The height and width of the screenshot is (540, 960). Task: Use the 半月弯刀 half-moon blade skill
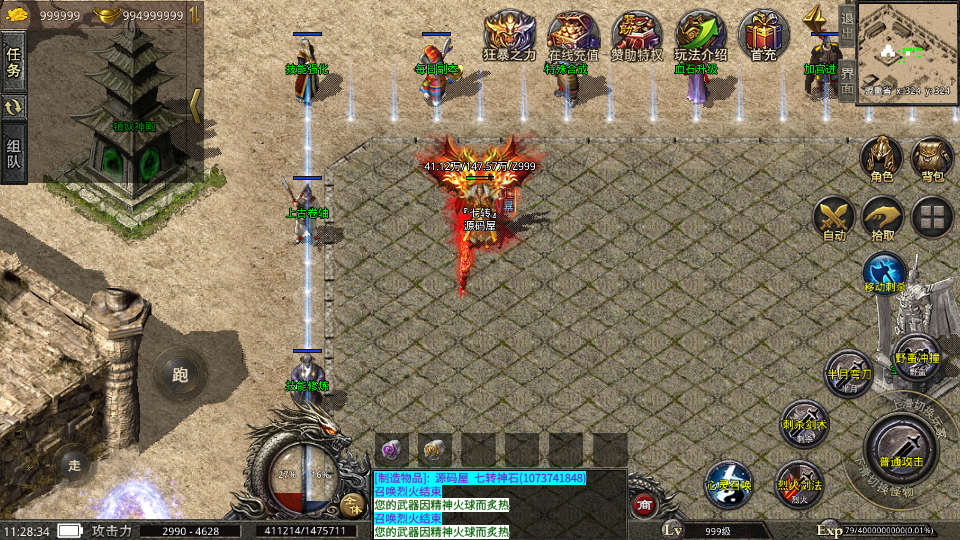click(x=848, y=372)
